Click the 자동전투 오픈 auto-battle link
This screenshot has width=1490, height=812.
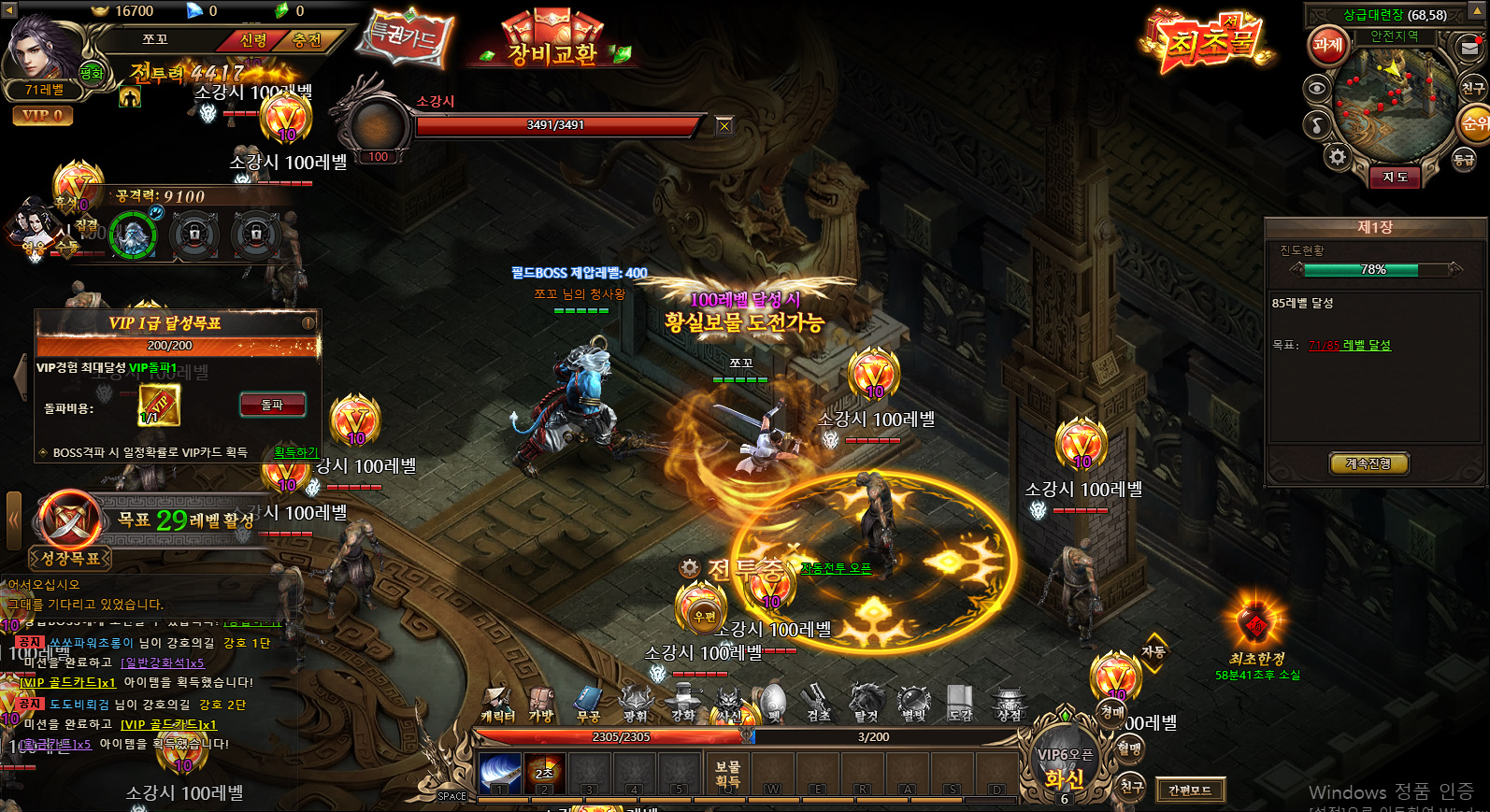click(x=836, y=568)
